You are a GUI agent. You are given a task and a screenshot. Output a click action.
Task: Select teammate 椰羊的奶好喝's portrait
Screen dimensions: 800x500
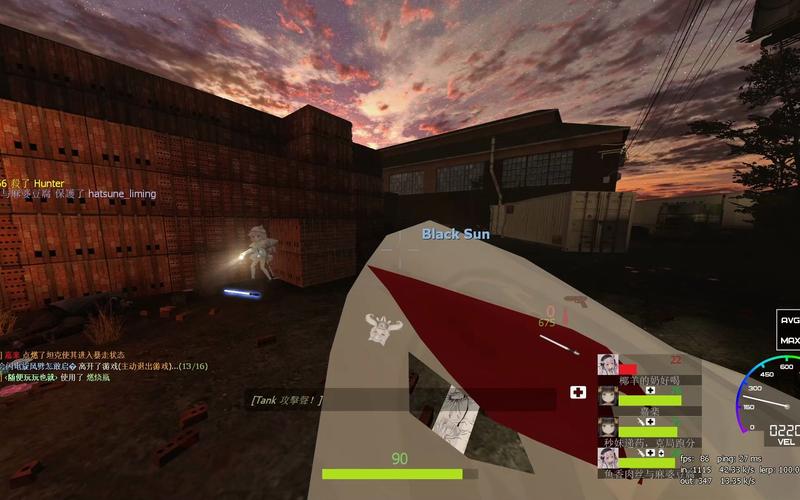[x=607, y=364]
